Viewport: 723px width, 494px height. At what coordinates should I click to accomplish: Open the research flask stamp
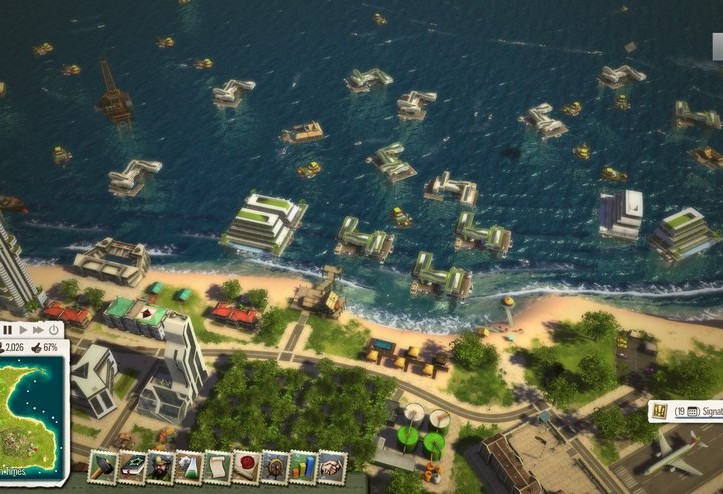(188, 467)
